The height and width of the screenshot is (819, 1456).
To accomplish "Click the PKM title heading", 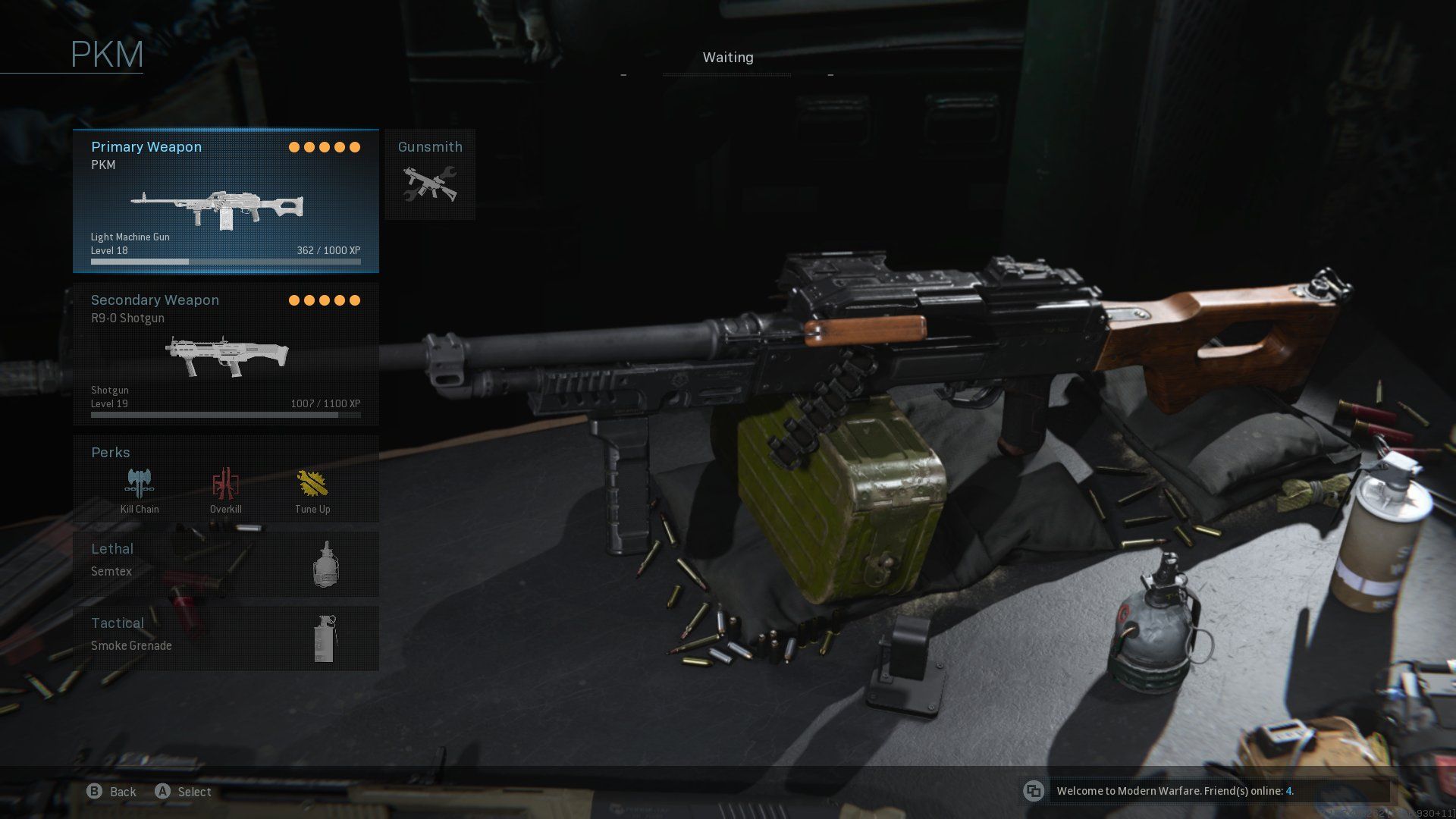I will (106, 53).
